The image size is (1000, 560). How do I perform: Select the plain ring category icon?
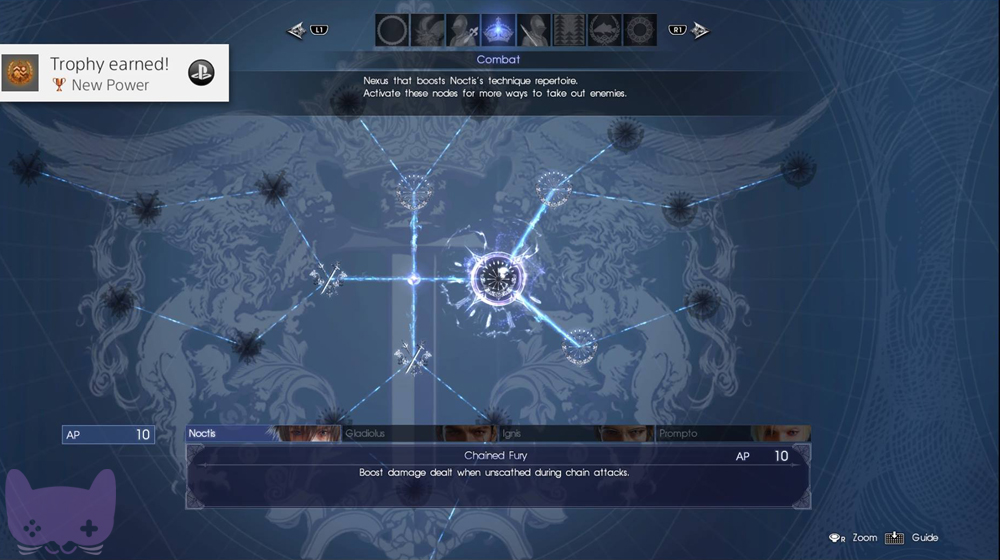pyautogui.click(x=392, y=30)
